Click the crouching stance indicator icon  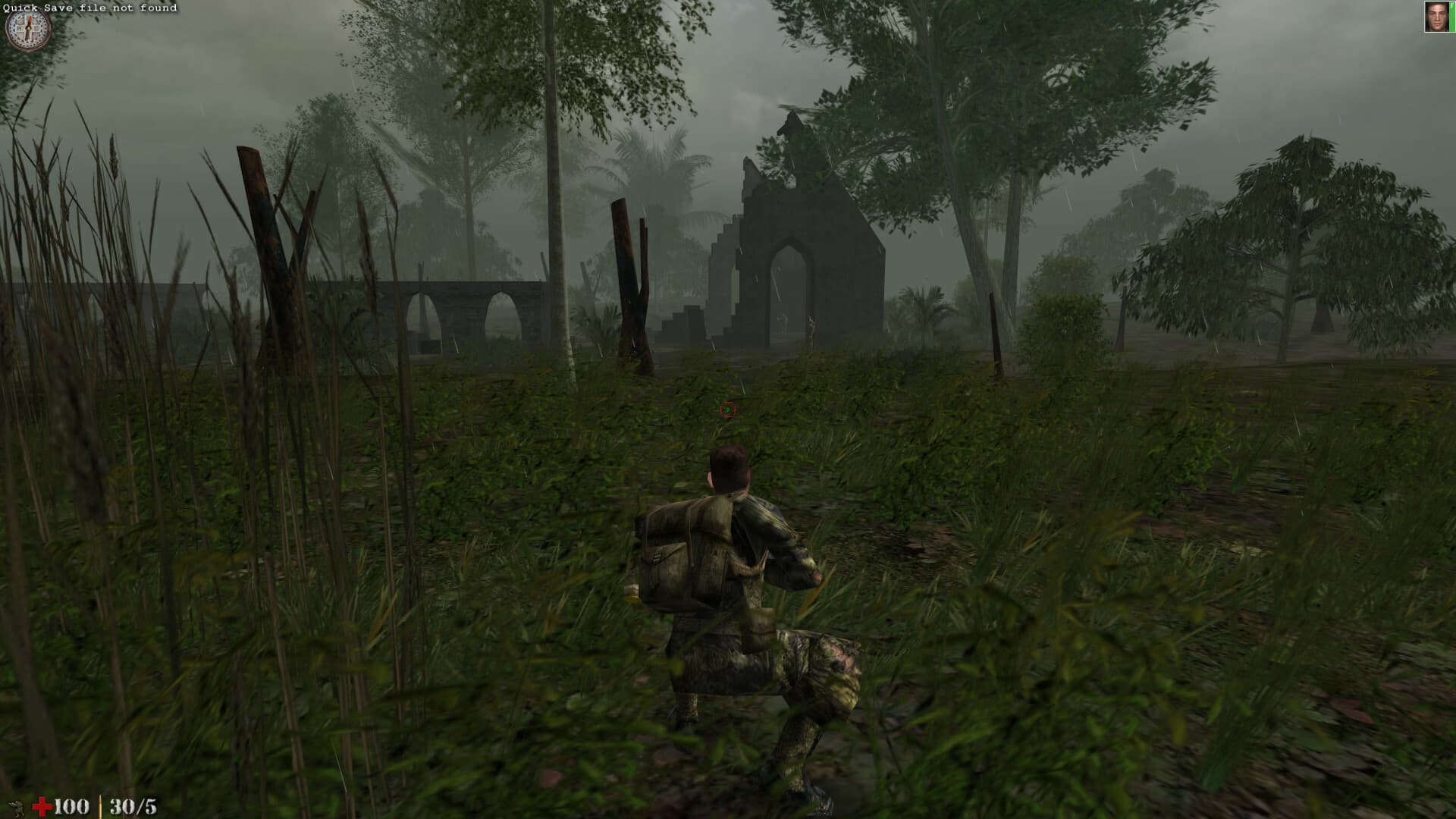point(15,805)
